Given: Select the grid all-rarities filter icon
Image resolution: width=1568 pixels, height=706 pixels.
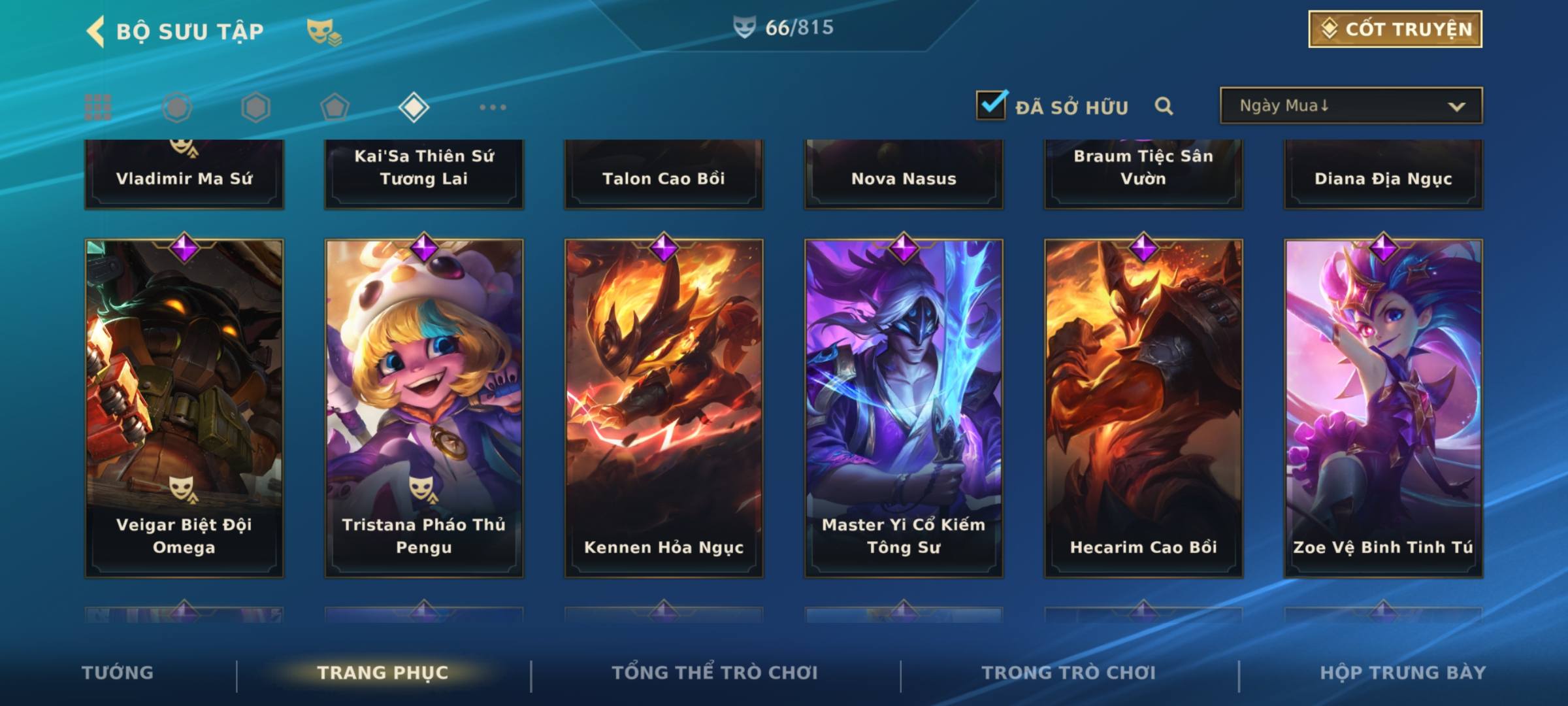Looking at the screenshot, I should click(98, 107).
